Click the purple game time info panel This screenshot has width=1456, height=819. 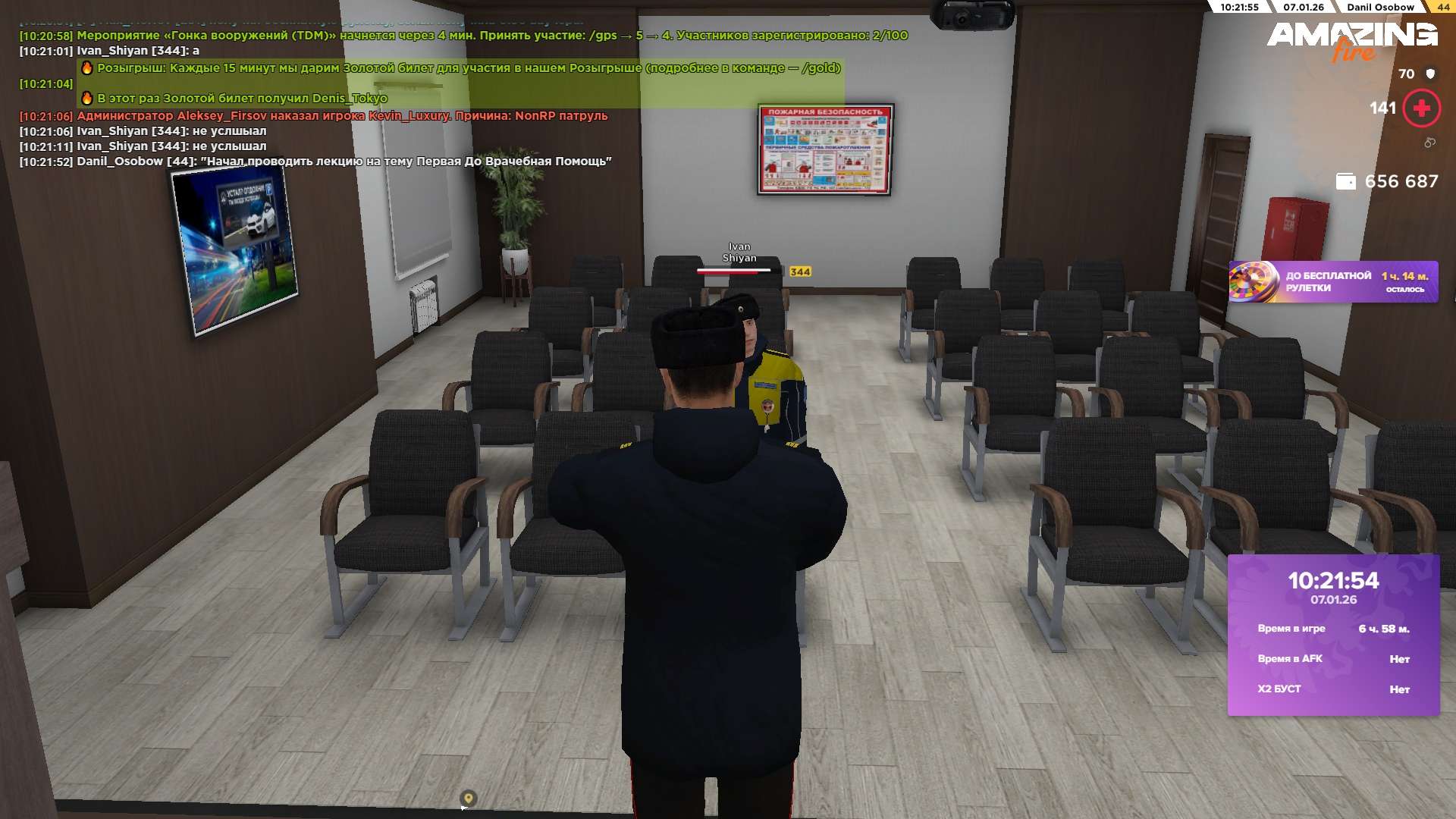pyautogui.click(x=1333, y=635)
